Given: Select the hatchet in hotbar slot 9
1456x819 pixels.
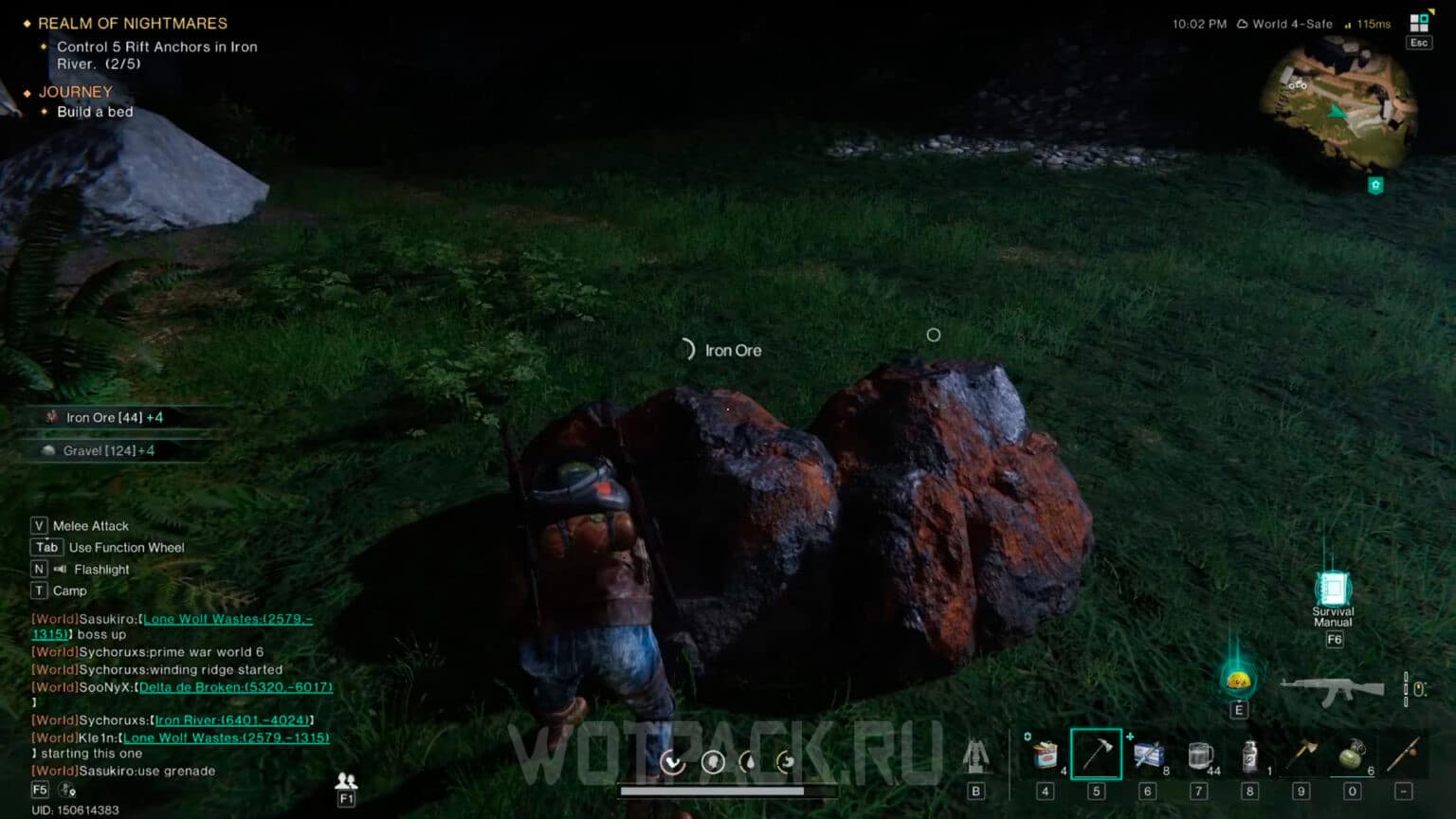Looking at the screenshot, I should pyautogui.click(x=1301, y=754).
